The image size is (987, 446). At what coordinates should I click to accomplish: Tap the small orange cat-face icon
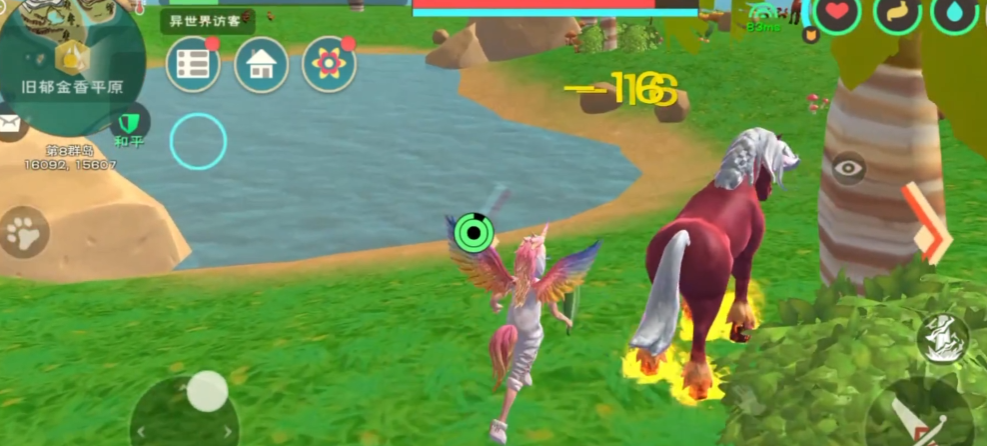tap(811, 35)
